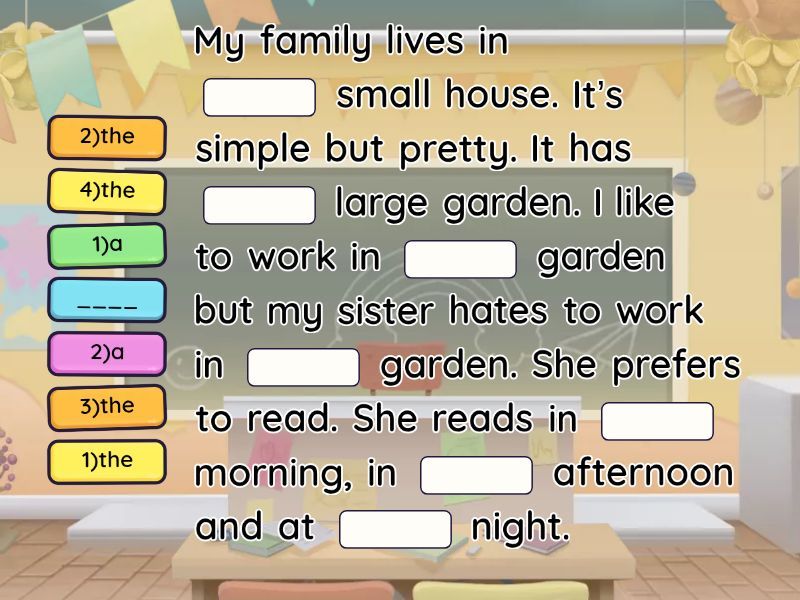Choose the blank after "to work in"
800x600 pixels.
point(460,259)
